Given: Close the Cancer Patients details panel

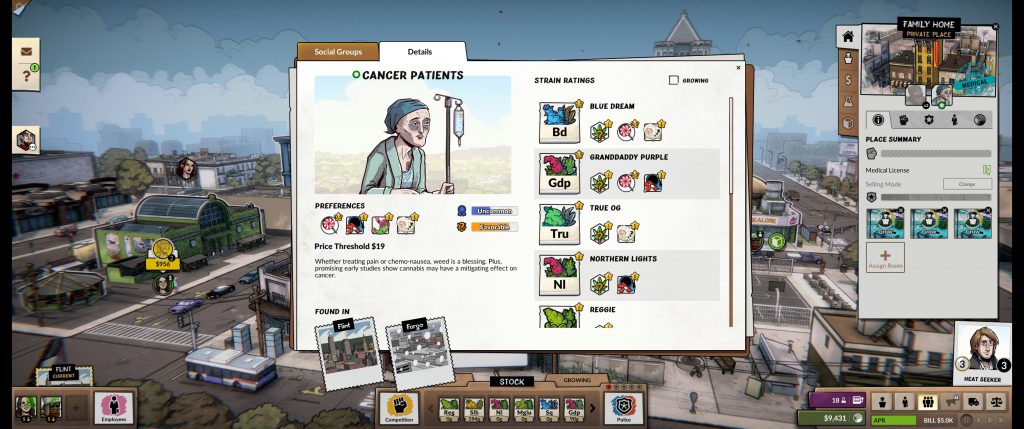Looking at the screenshot, I should [x=739, y=68].
